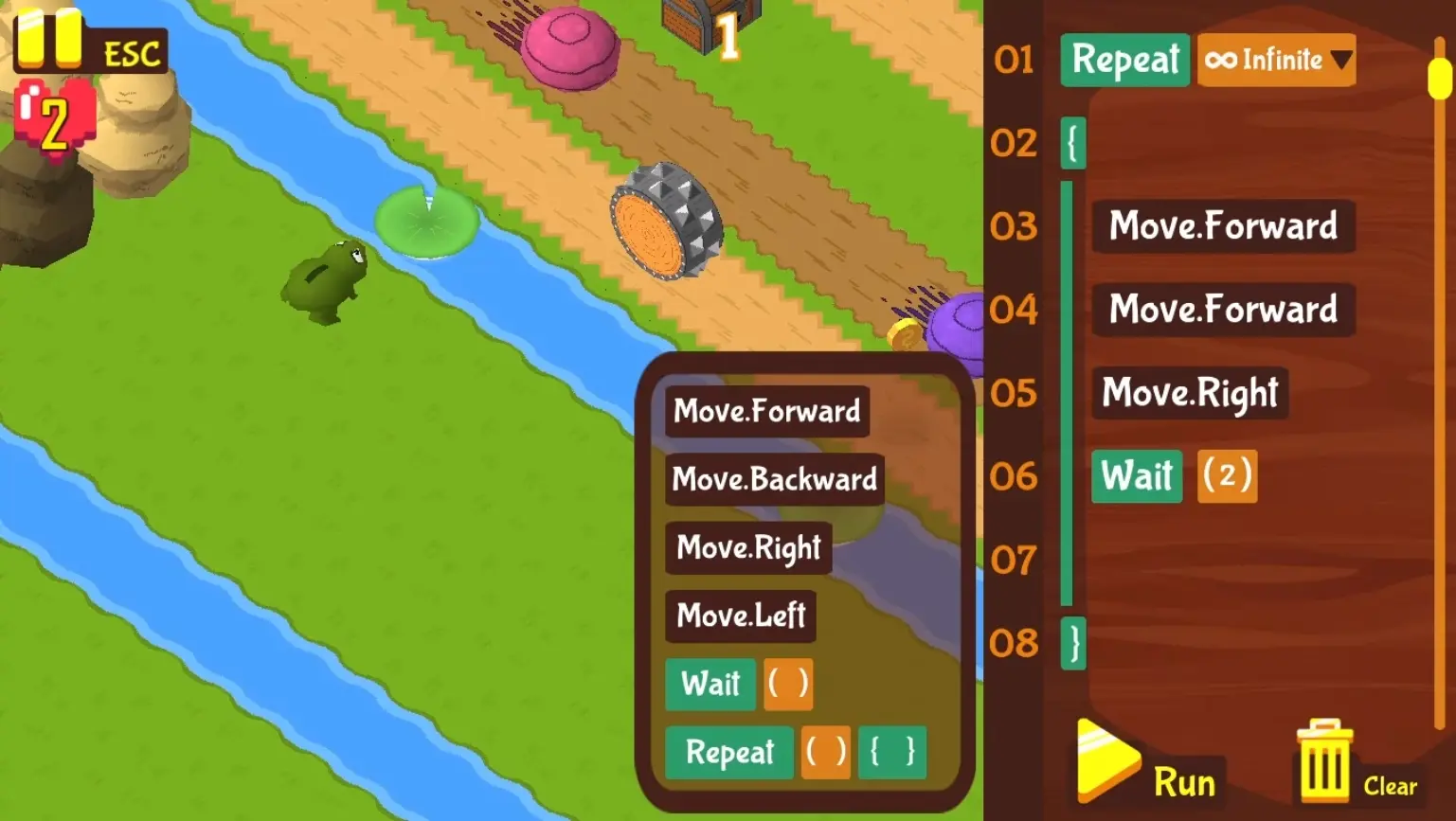Screen dimensions: 1456x821
Task: Select the opening brace on line 02
Action: tap(1073, 144)
